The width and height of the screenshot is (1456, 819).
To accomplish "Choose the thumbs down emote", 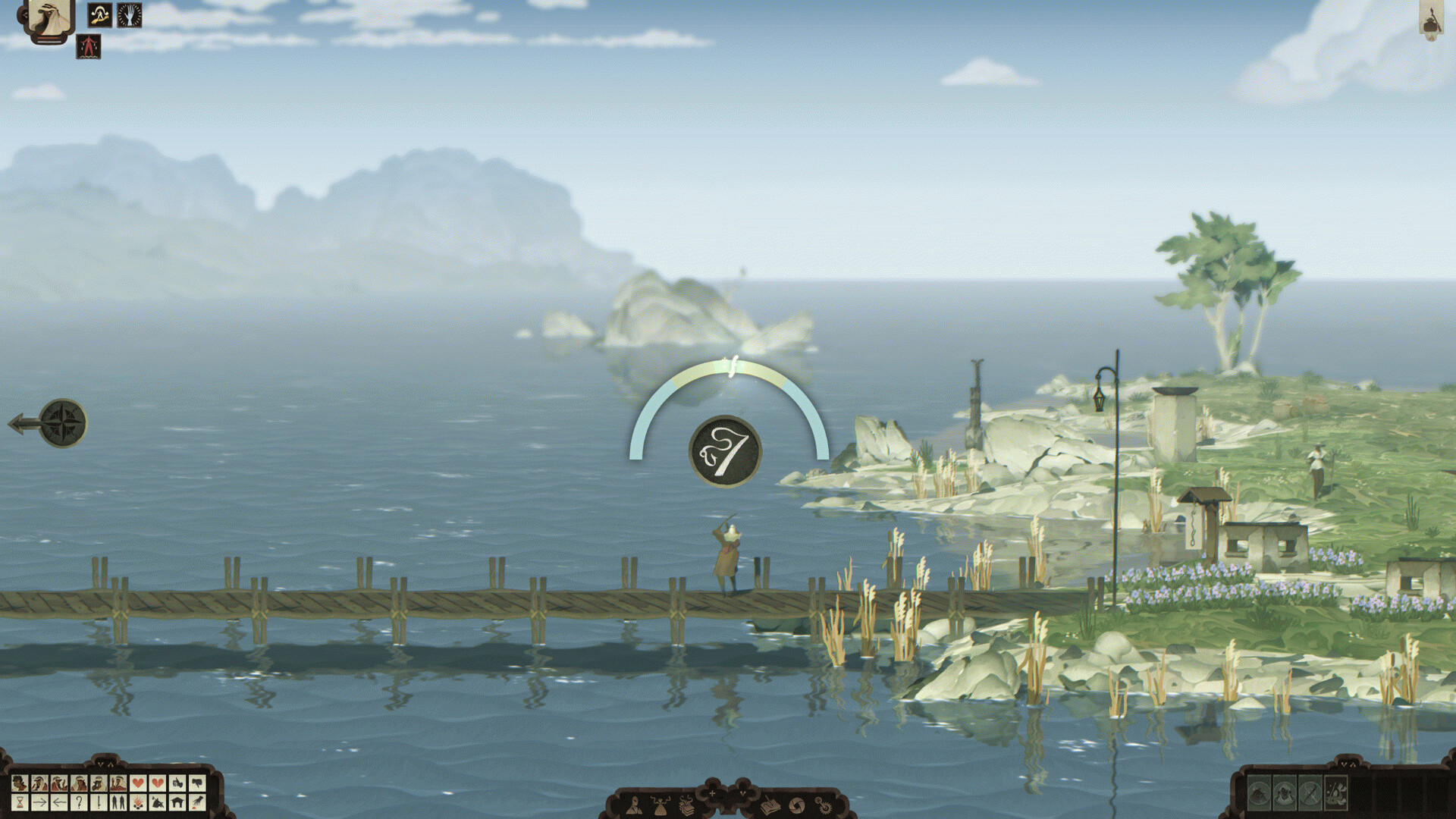I will tap(197, 783).
